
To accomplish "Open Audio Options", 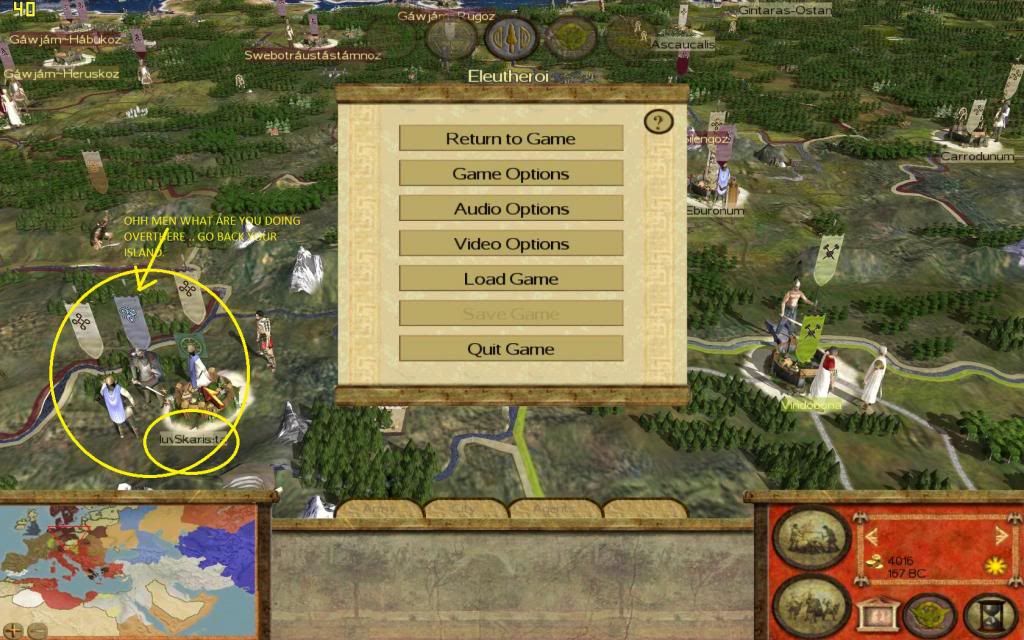I will 511,208.
